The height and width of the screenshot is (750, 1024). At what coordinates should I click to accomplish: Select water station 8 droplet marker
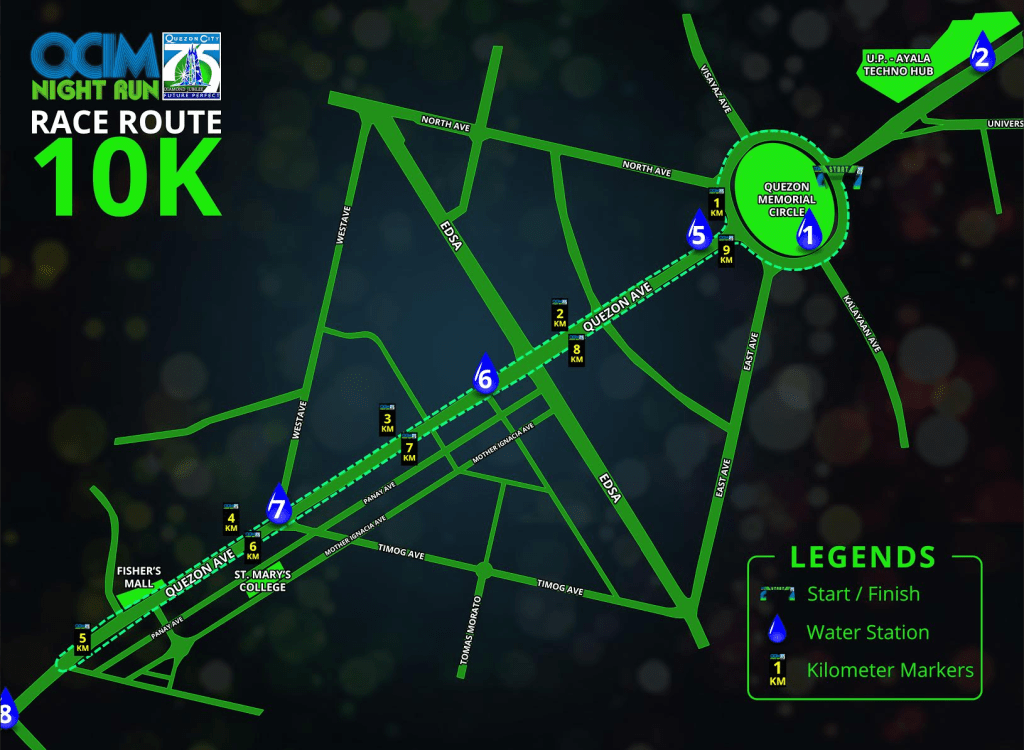click(x=6, y=709)
